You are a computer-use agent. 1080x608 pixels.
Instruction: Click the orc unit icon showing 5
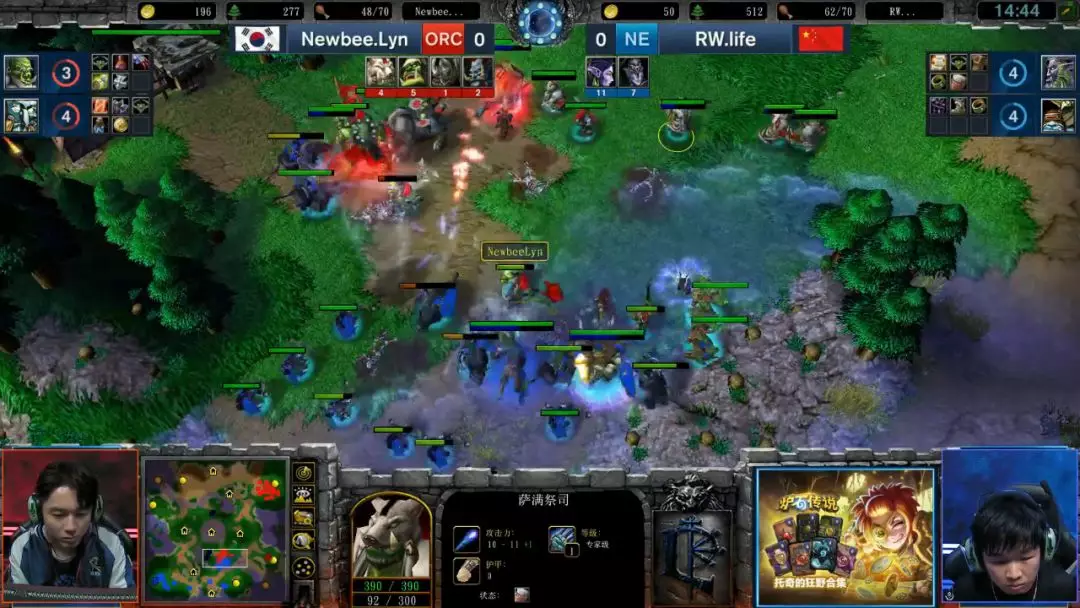pos(413,72)
